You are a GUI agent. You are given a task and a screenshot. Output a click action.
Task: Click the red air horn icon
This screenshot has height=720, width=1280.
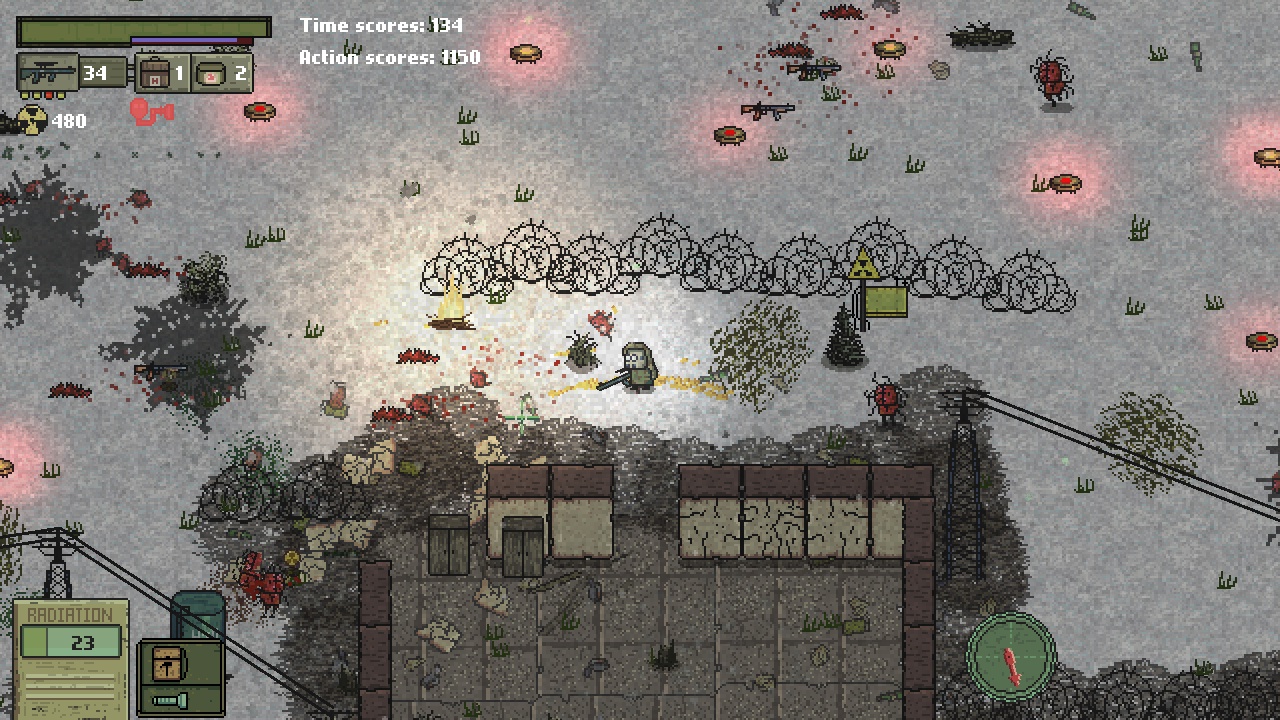[152, 113]
